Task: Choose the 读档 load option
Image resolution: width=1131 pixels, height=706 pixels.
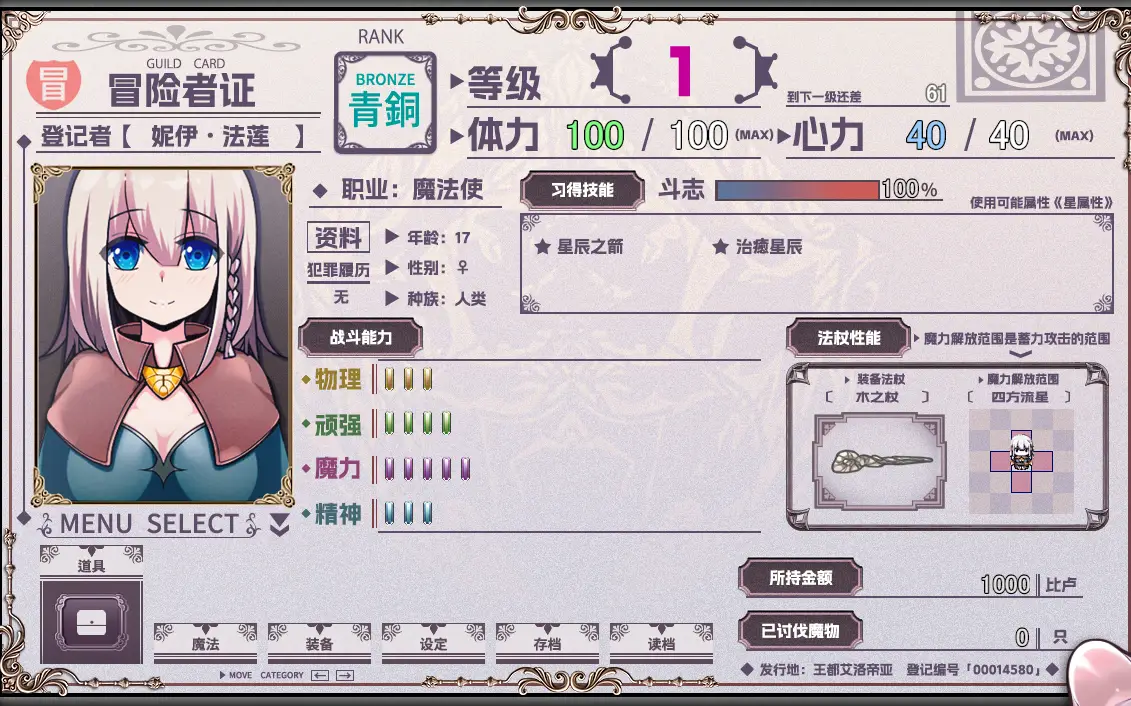Action: tap(661, 644)
